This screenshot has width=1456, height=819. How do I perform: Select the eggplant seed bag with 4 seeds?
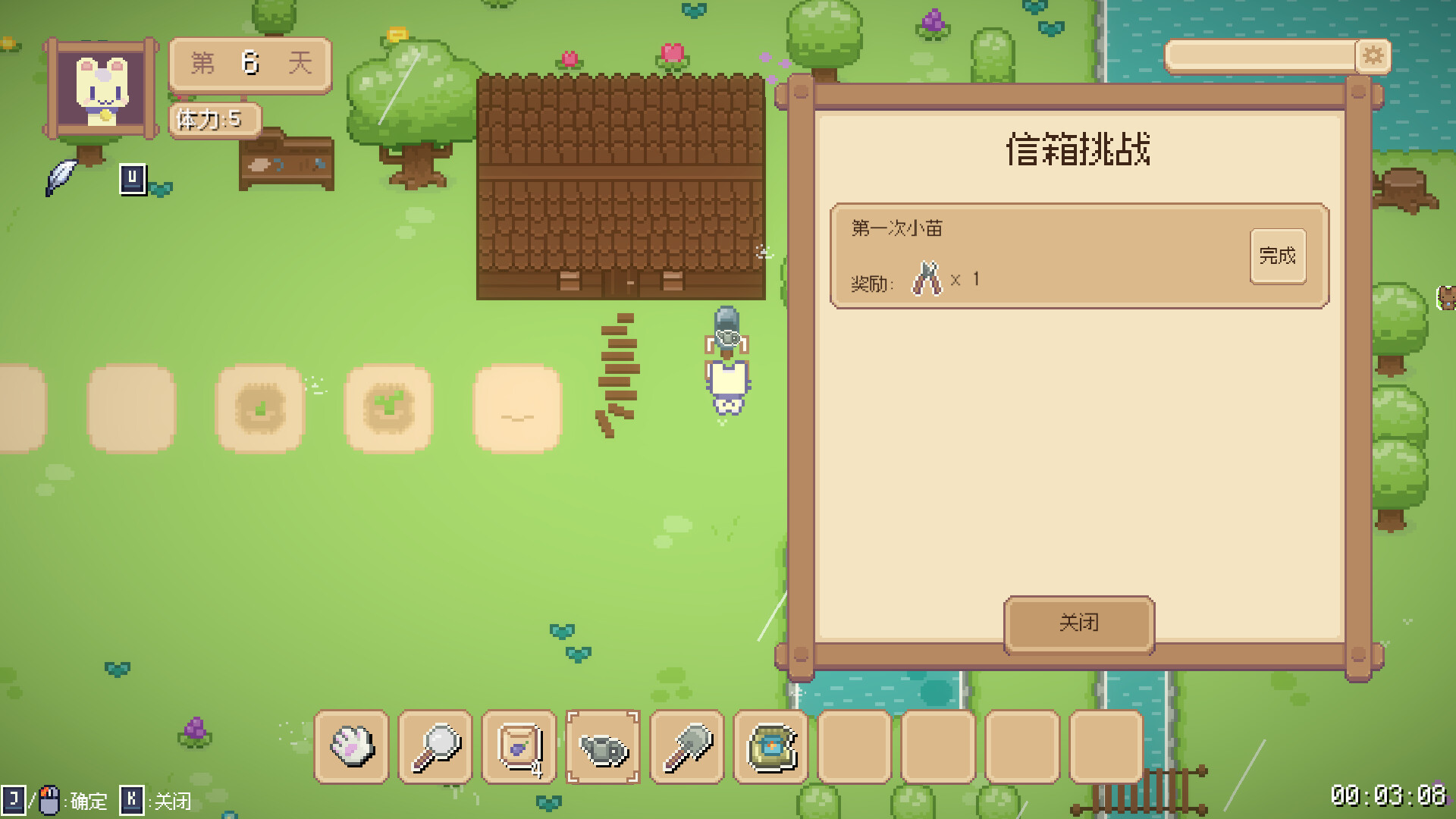pyautogui.click(x=519, y=747)
